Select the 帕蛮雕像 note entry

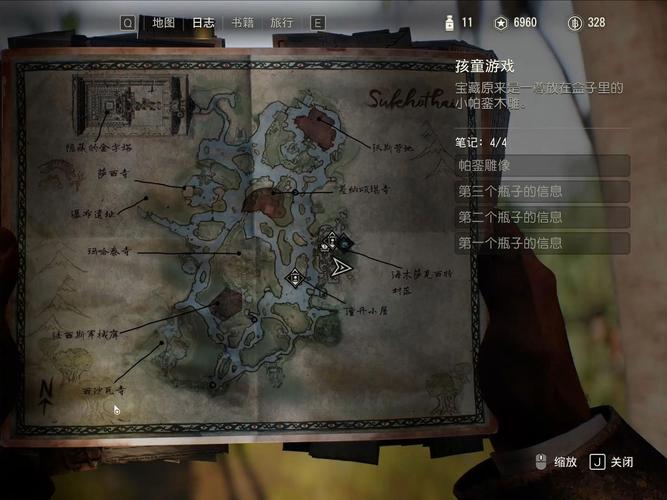[x=542, y=166]
